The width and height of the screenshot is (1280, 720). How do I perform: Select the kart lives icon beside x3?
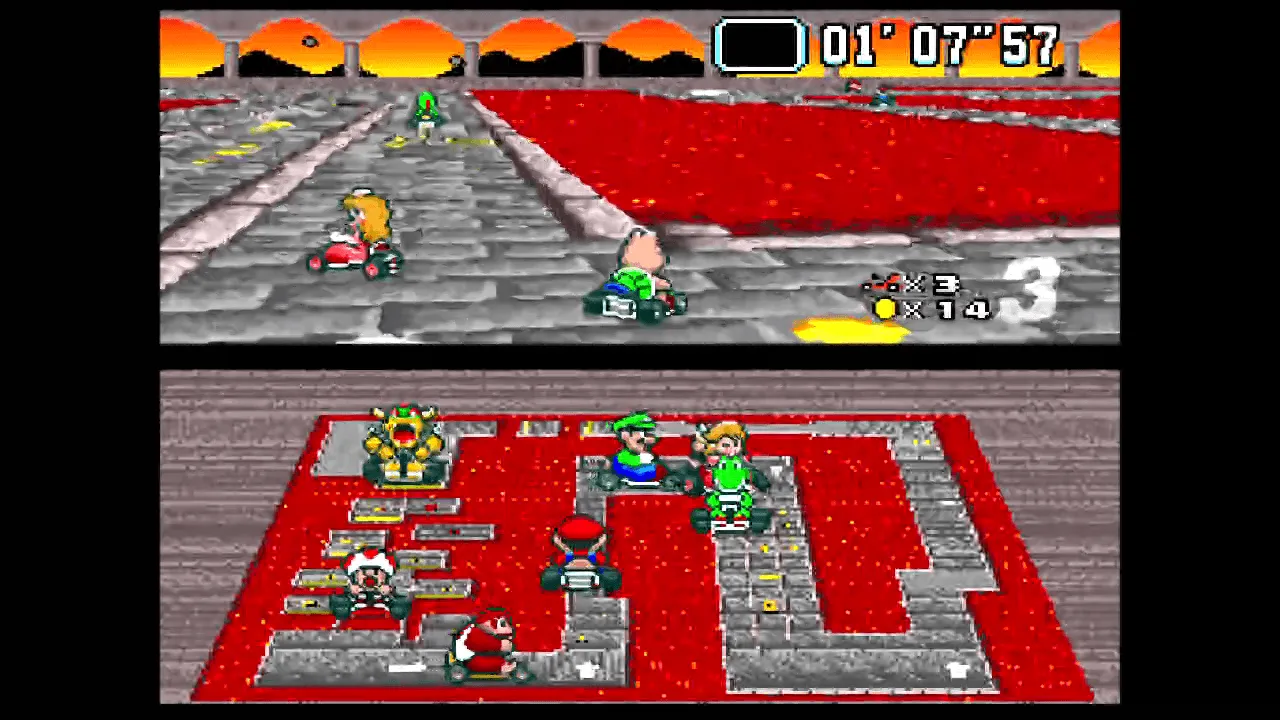coord(880,286)
